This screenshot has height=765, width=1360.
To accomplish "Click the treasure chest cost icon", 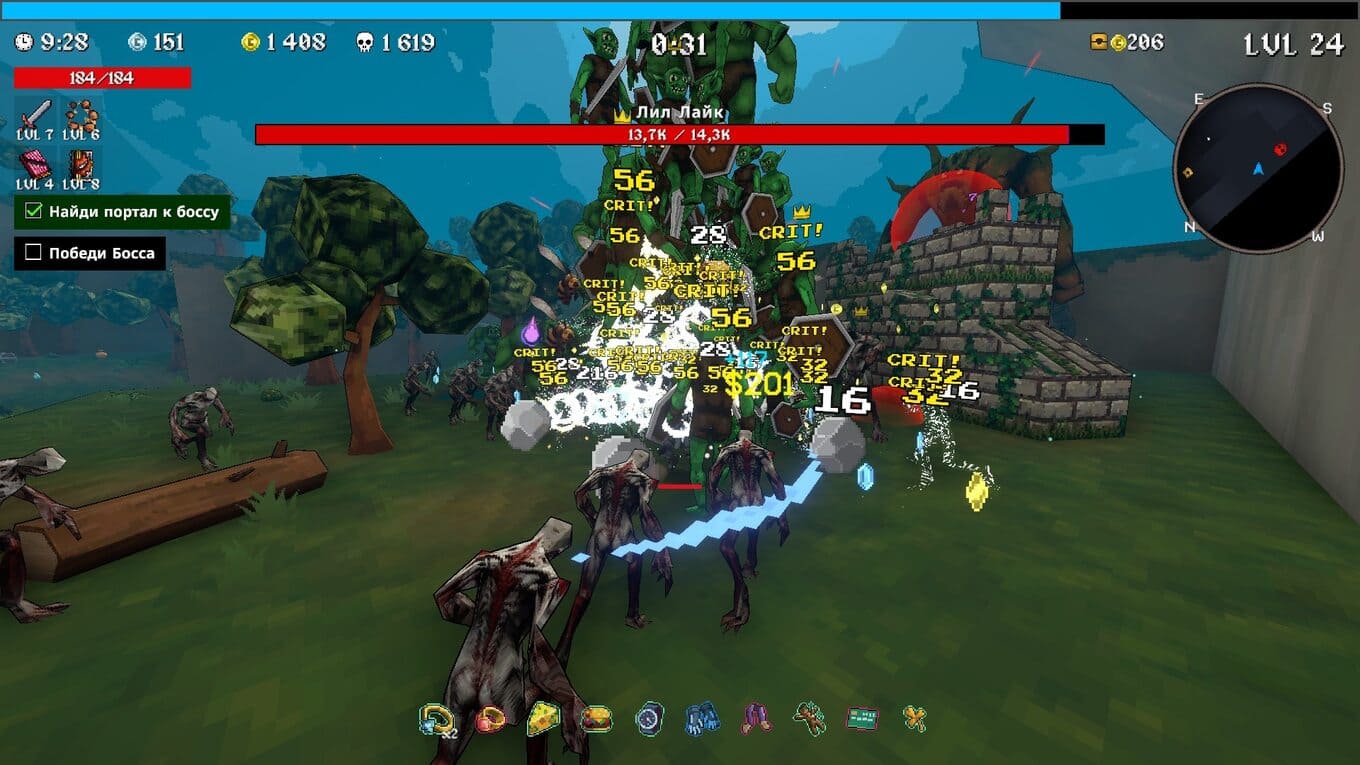I will pyautogui.click(x=1099, y=42).
